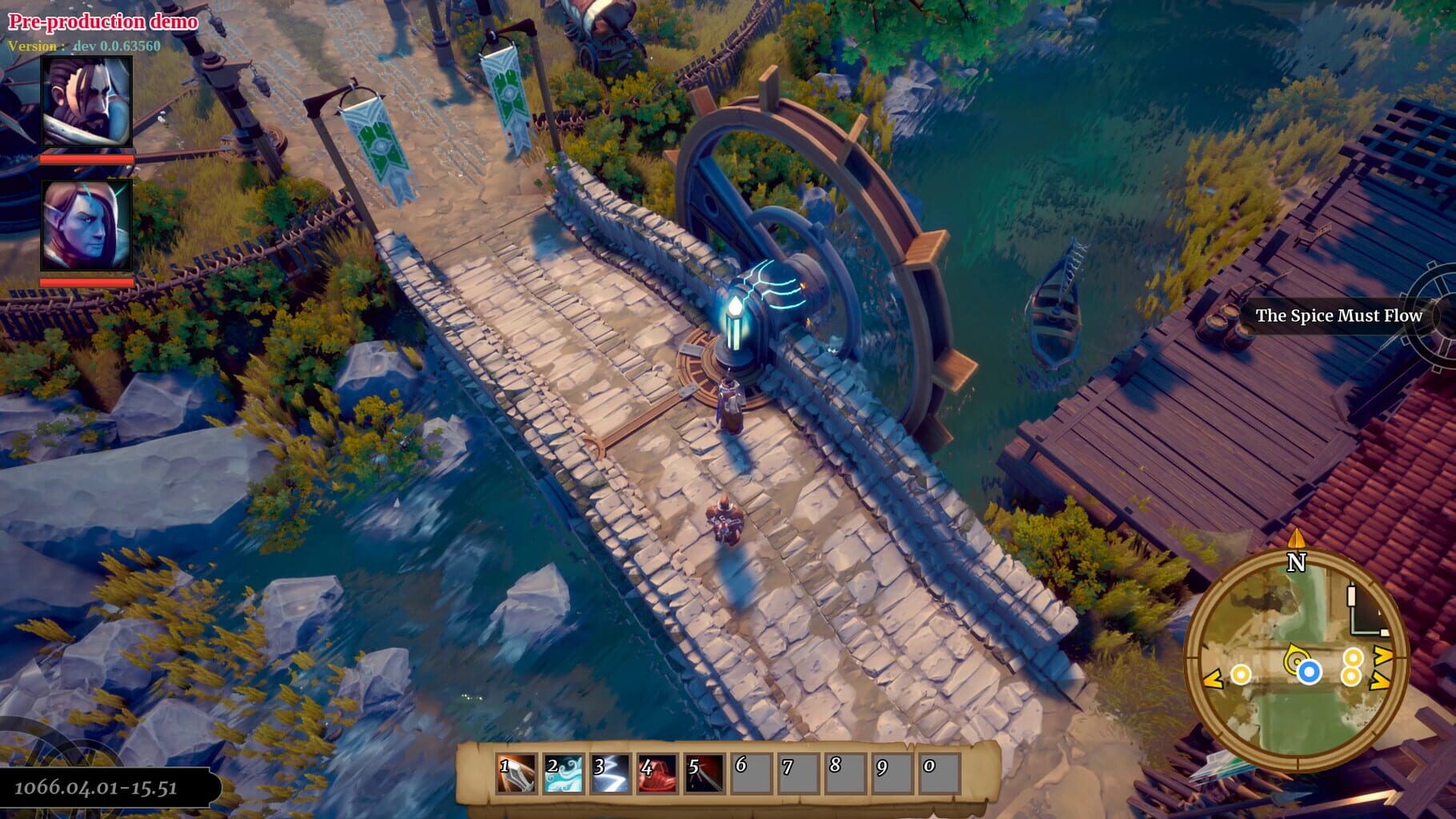Click the date display 1066.04.01-15.51
This screenshot has width=1456, height=819.
(x=94, y=789)
